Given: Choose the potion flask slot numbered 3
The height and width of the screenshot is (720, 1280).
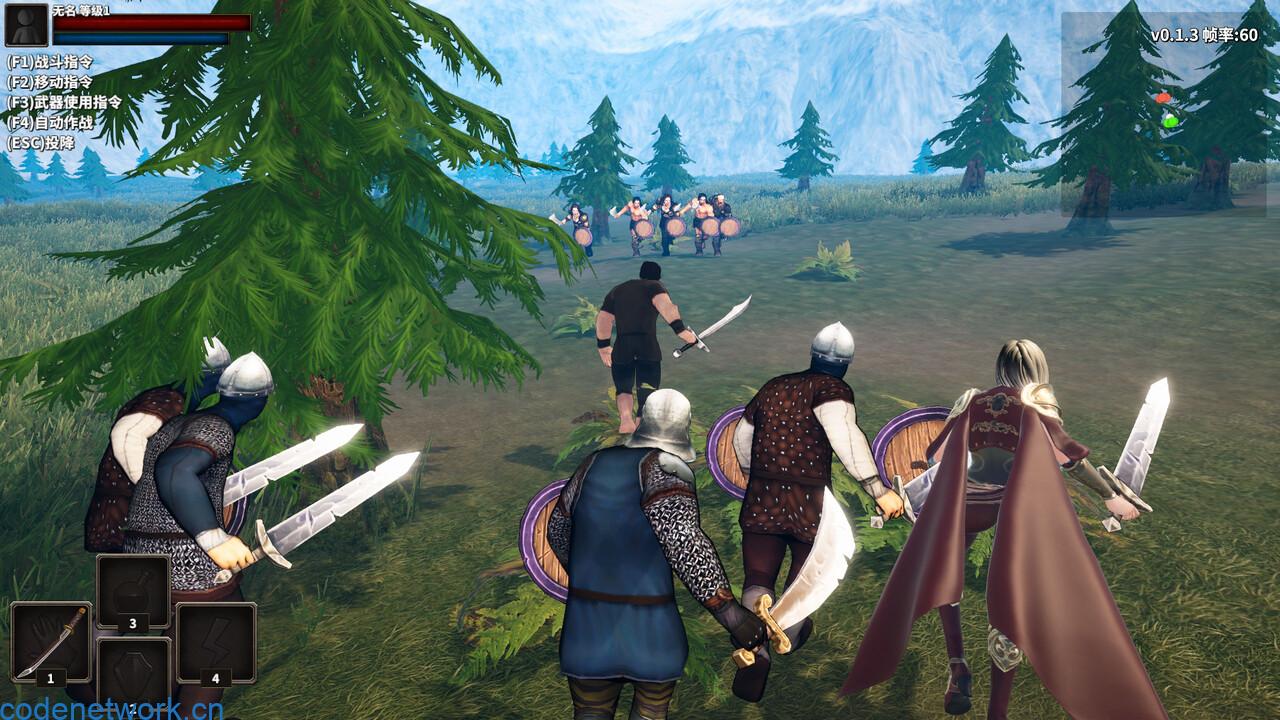Looking at the screenshot, I should [133, 593].
